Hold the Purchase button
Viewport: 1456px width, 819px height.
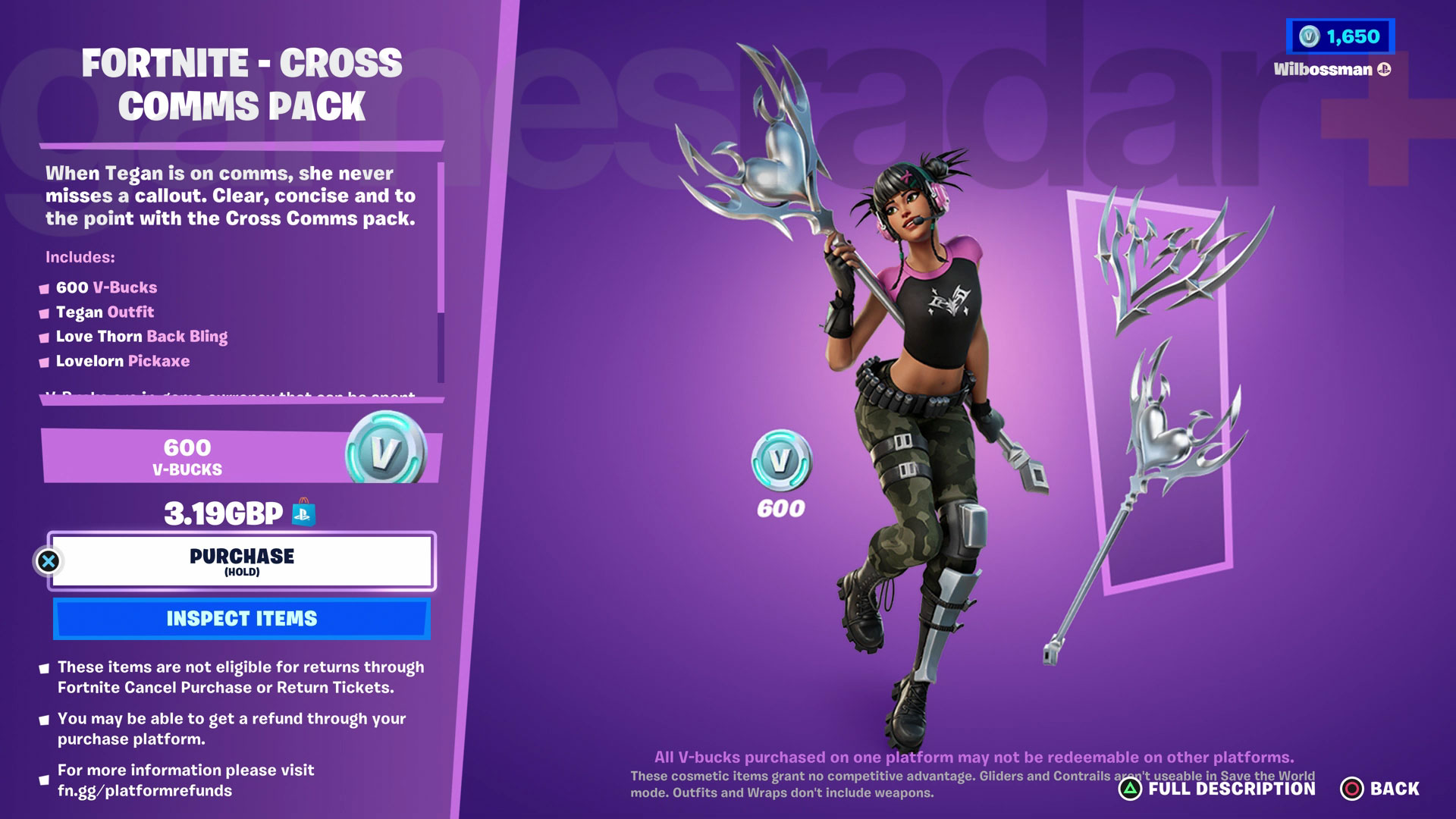pyautogui.click(x=241, y=560)
